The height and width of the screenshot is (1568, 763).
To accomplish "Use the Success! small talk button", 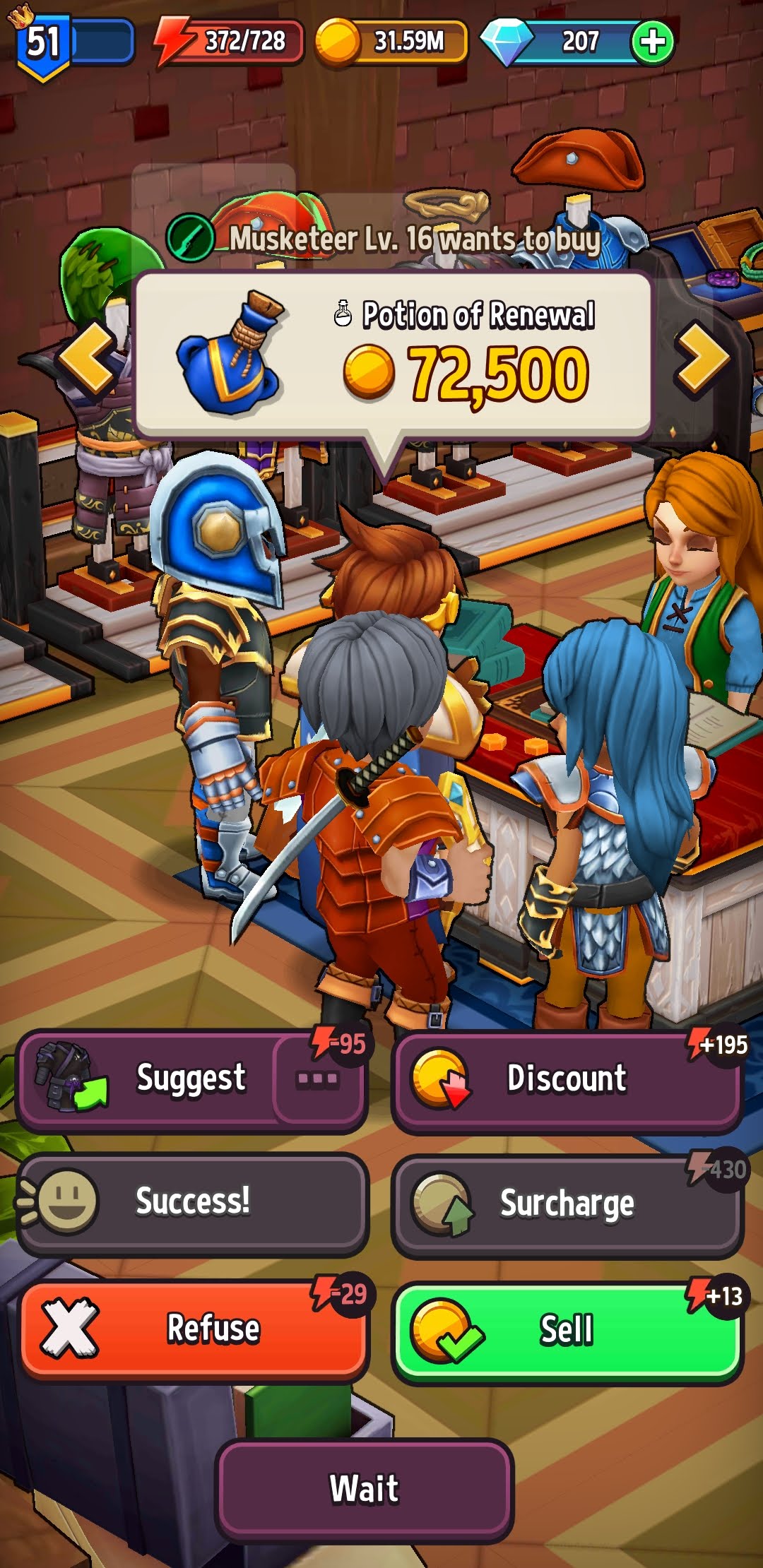I will coord(192,1202).
